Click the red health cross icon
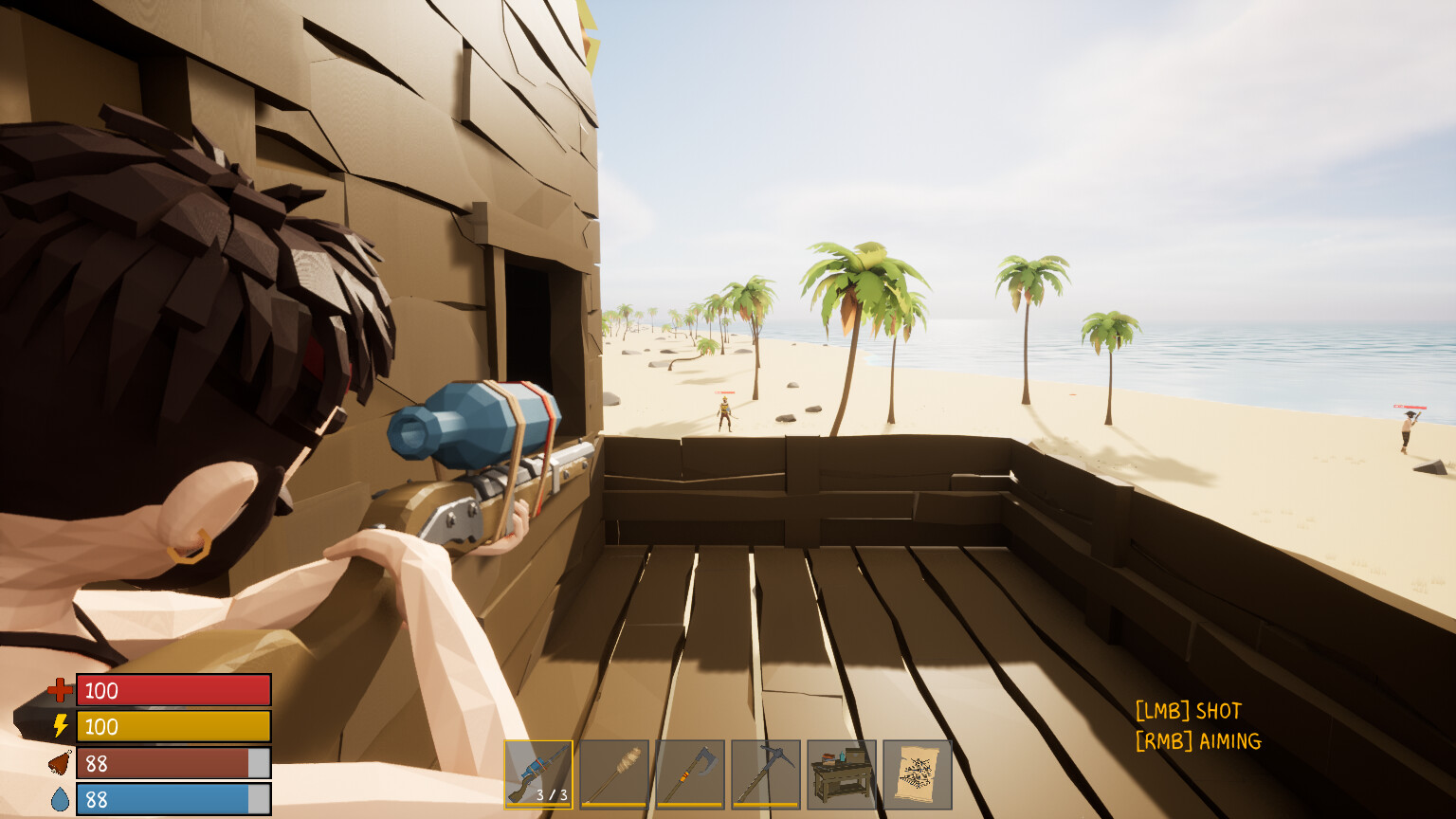1456x819 pixels. coord(59,690)
